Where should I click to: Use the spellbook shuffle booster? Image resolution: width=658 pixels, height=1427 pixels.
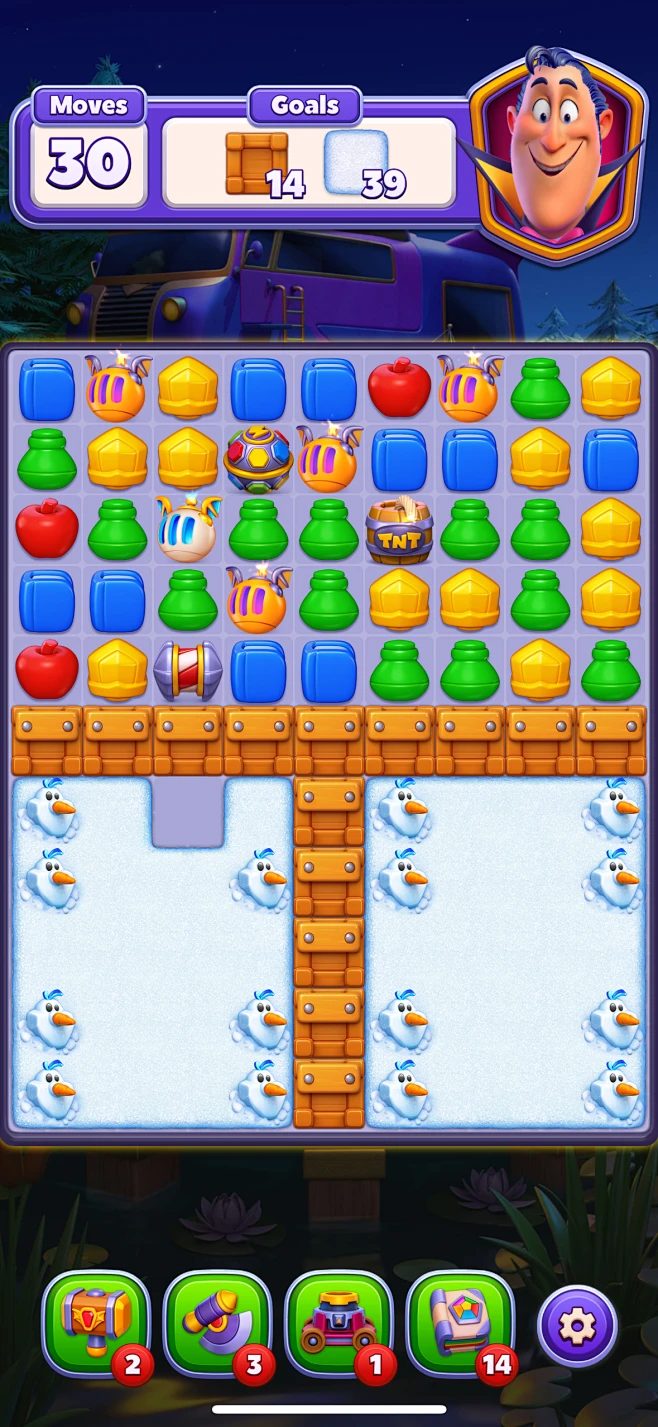[461, 1324]
